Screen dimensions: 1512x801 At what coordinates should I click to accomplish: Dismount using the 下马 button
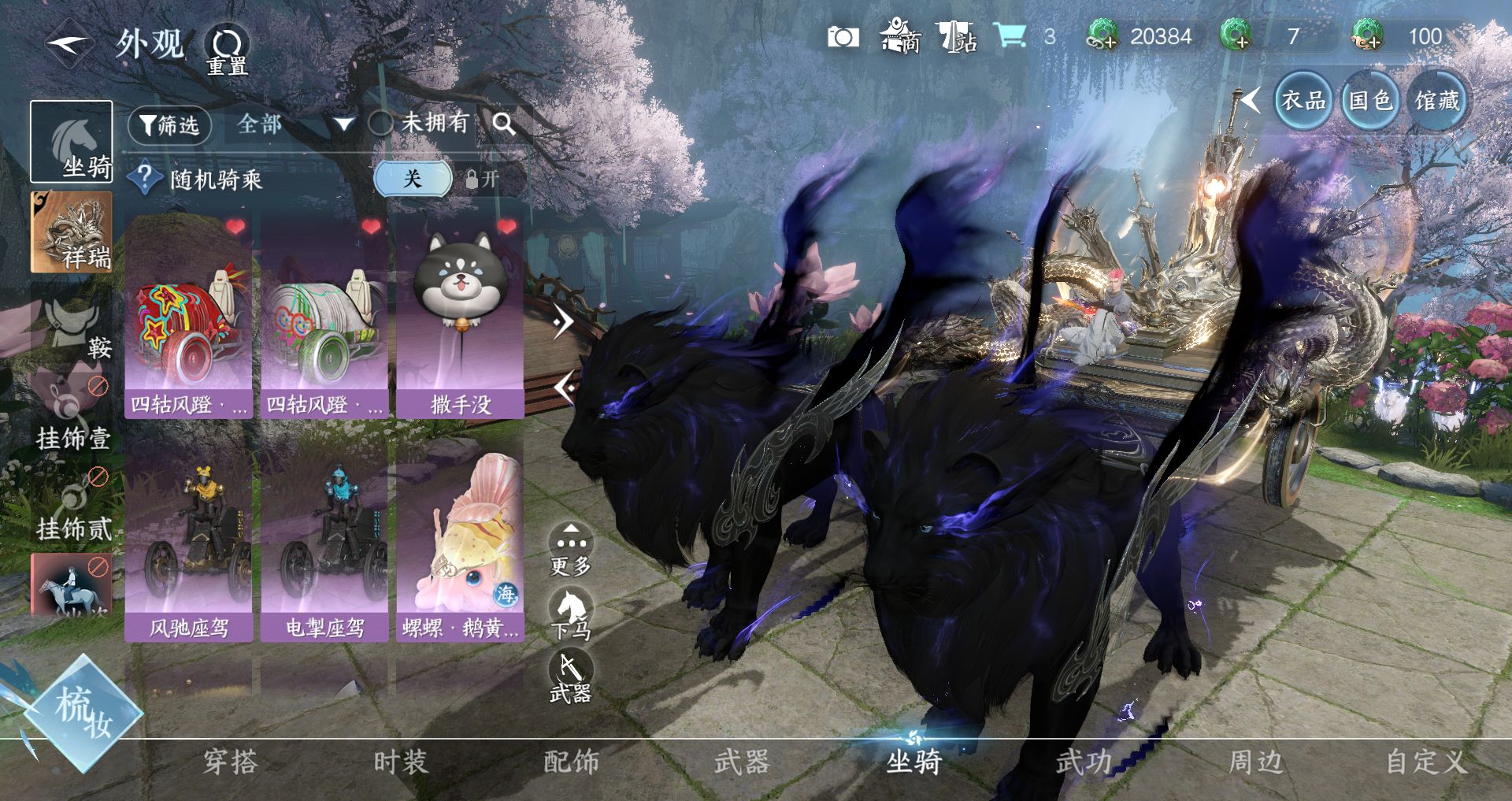coord(571,614)
